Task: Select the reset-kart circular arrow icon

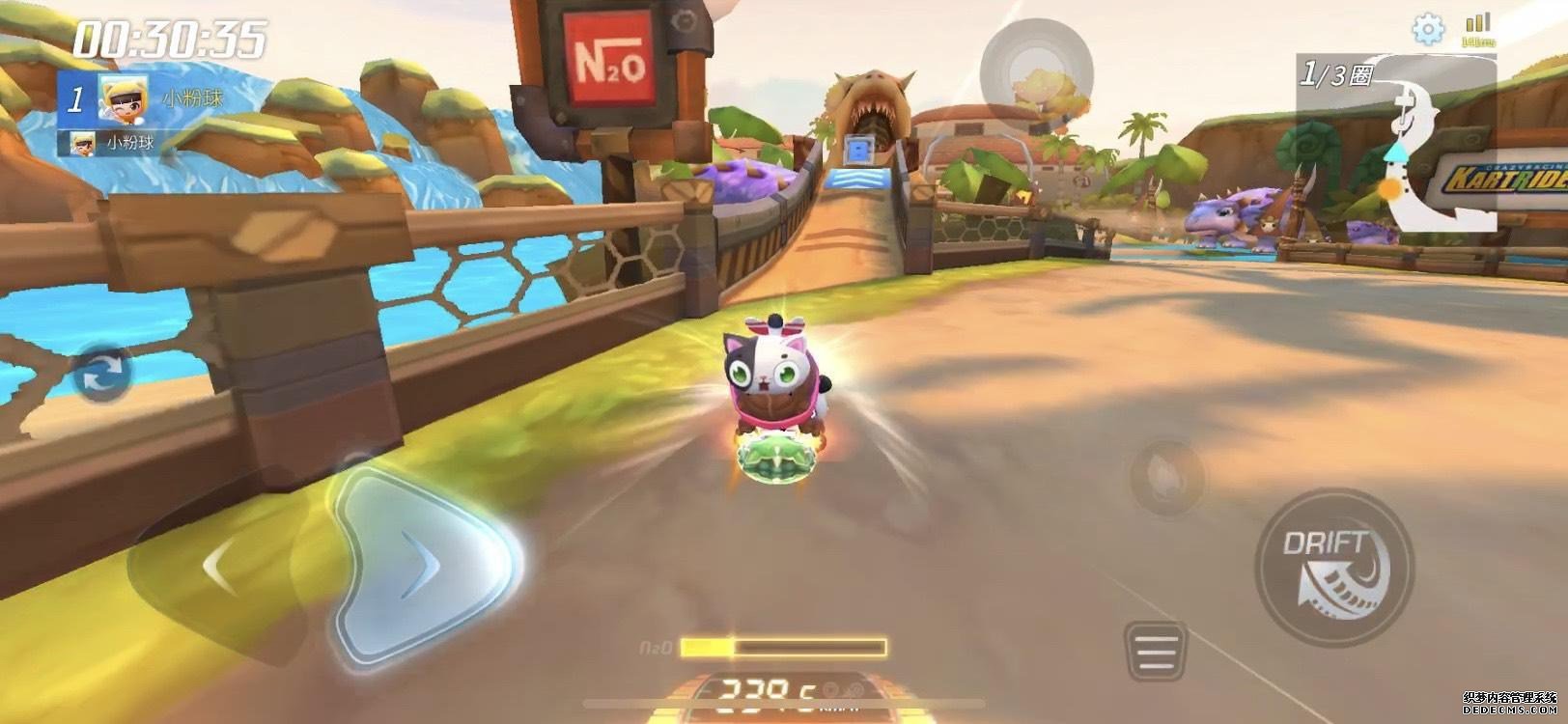Action: 100,375
